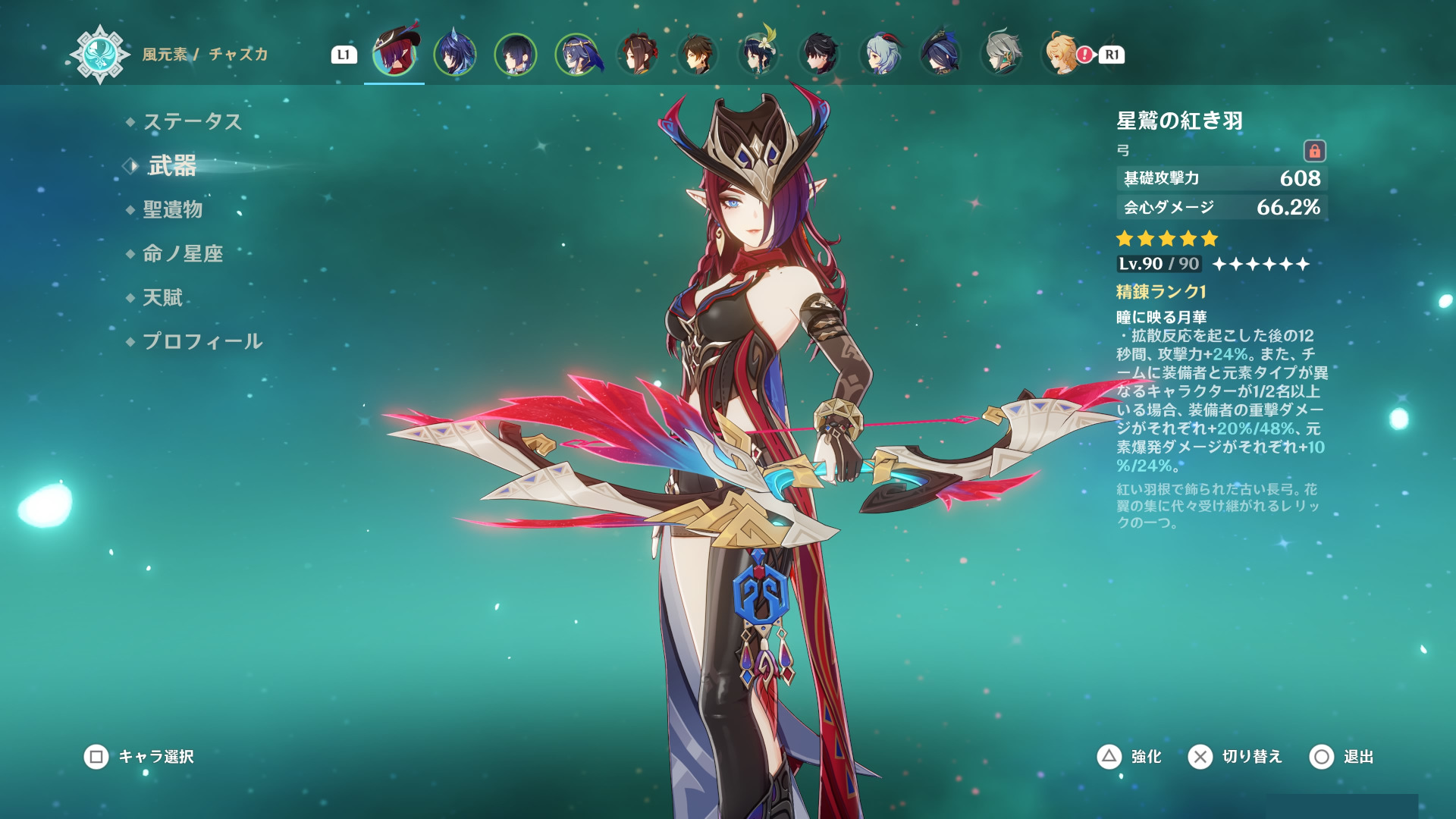Select the 武器 menu entry
The image size is (1456, 819).
tap(172, 165)
